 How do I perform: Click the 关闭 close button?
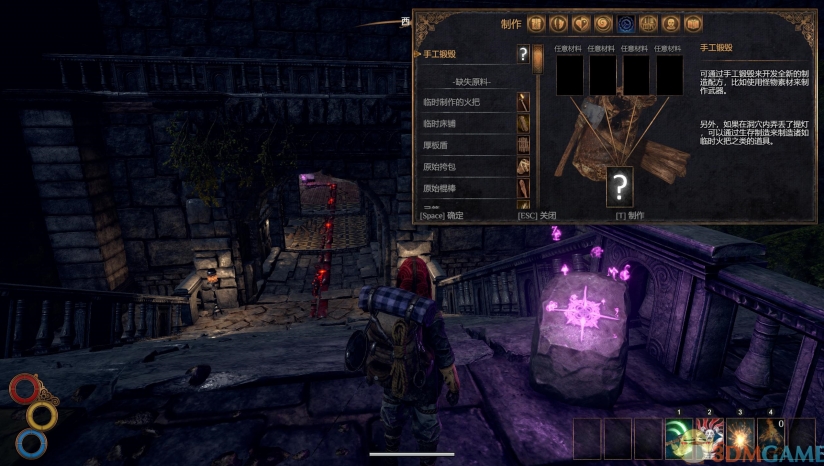[x=536, y=215]
